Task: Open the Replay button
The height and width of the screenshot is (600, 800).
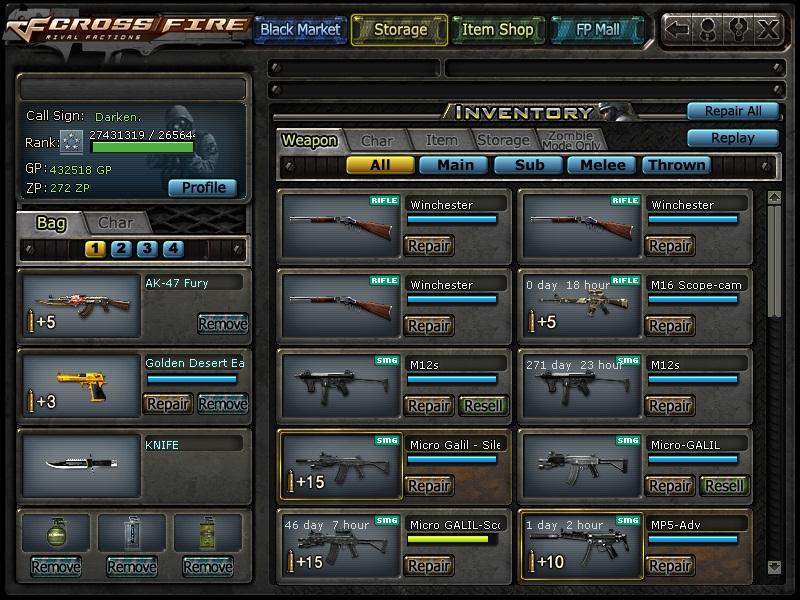Action: click(732, 138)
